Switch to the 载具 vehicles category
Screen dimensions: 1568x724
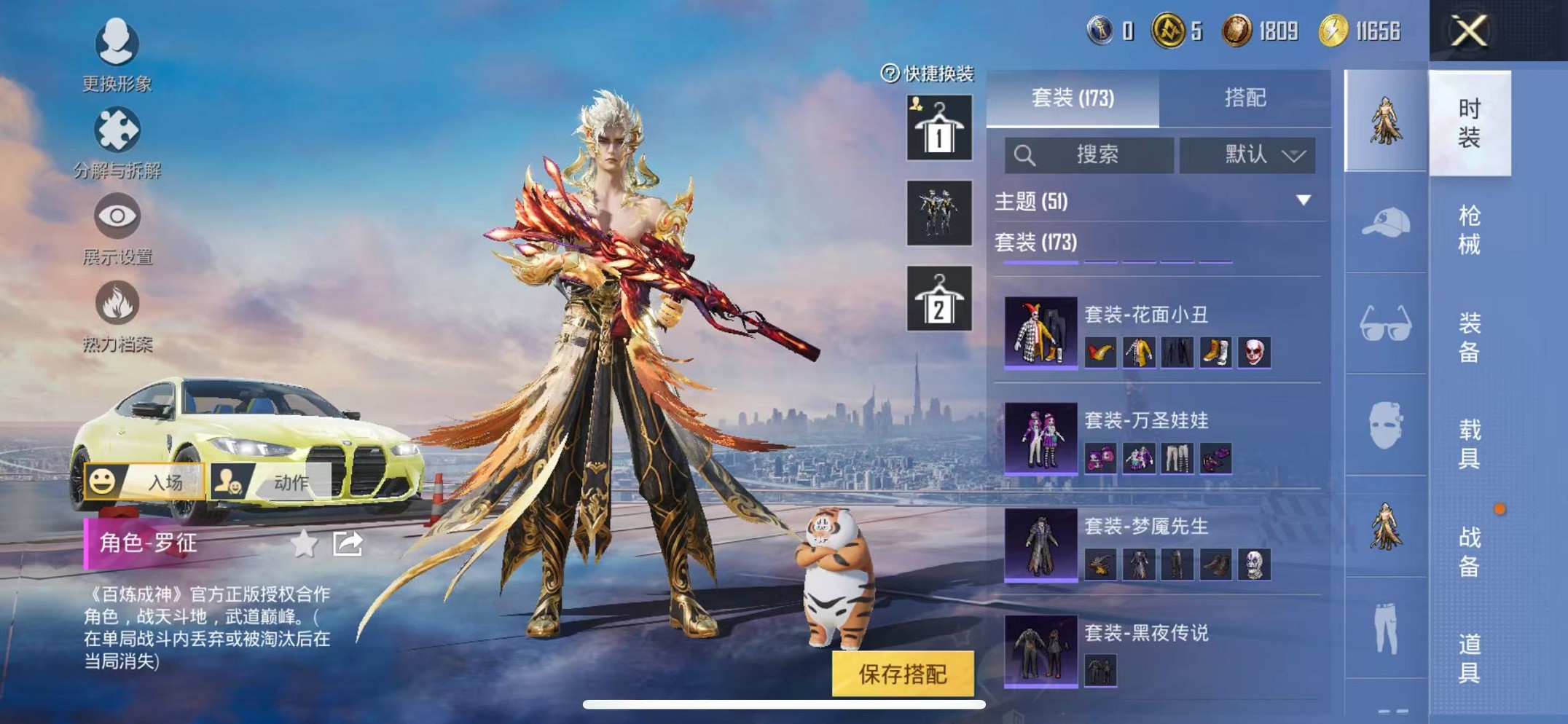tap(1469, 444)
